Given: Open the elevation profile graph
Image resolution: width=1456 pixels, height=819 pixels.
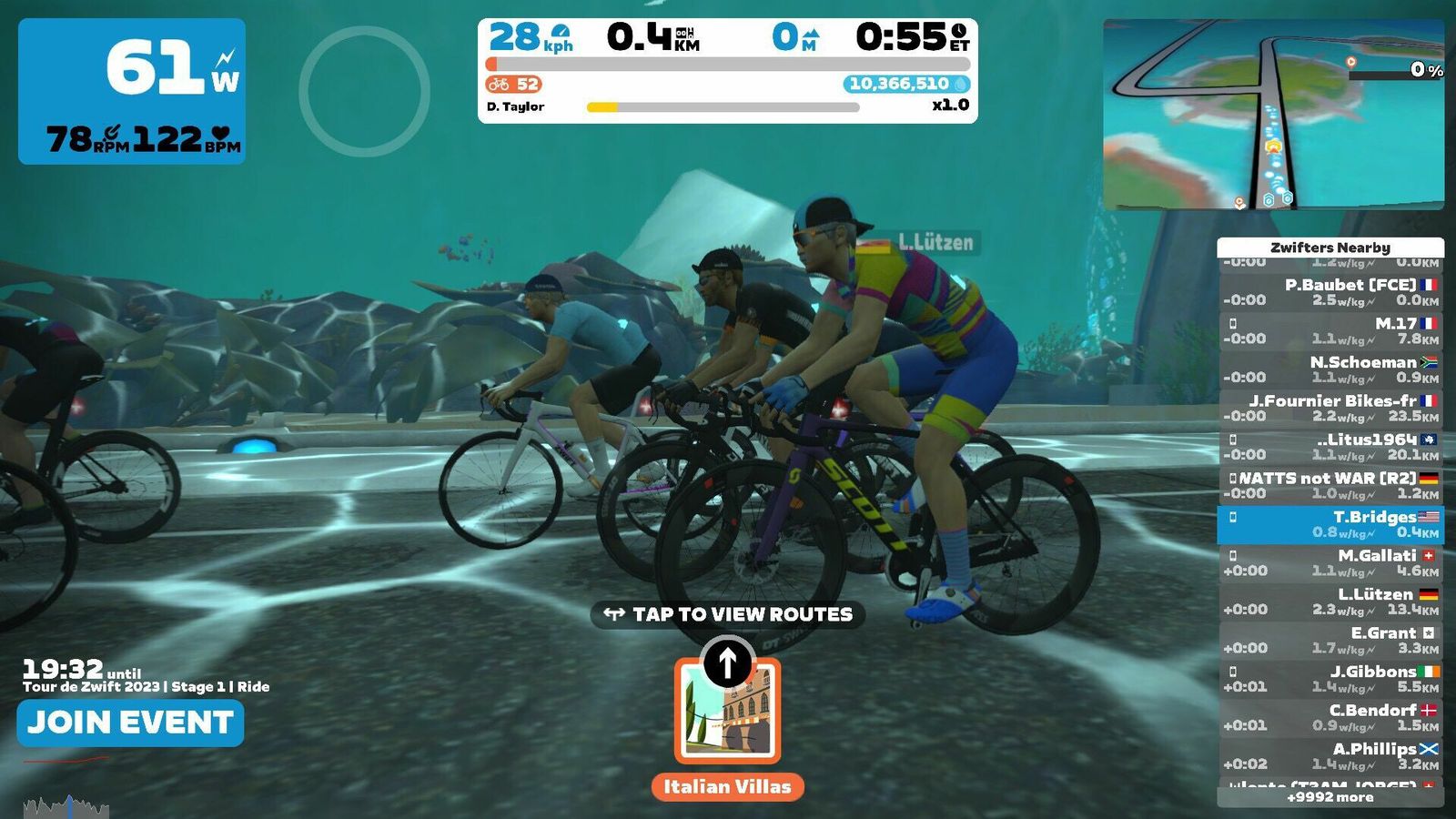Looking at the screenshot, I should [66, 806].
